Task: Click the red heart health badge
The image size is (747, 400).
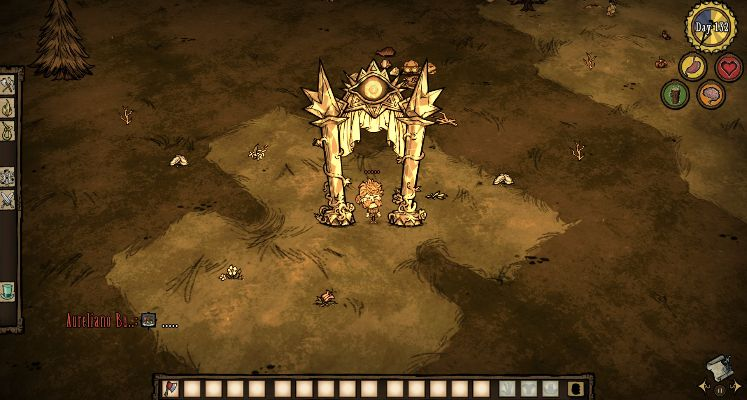Action: (x=728, y=67)
